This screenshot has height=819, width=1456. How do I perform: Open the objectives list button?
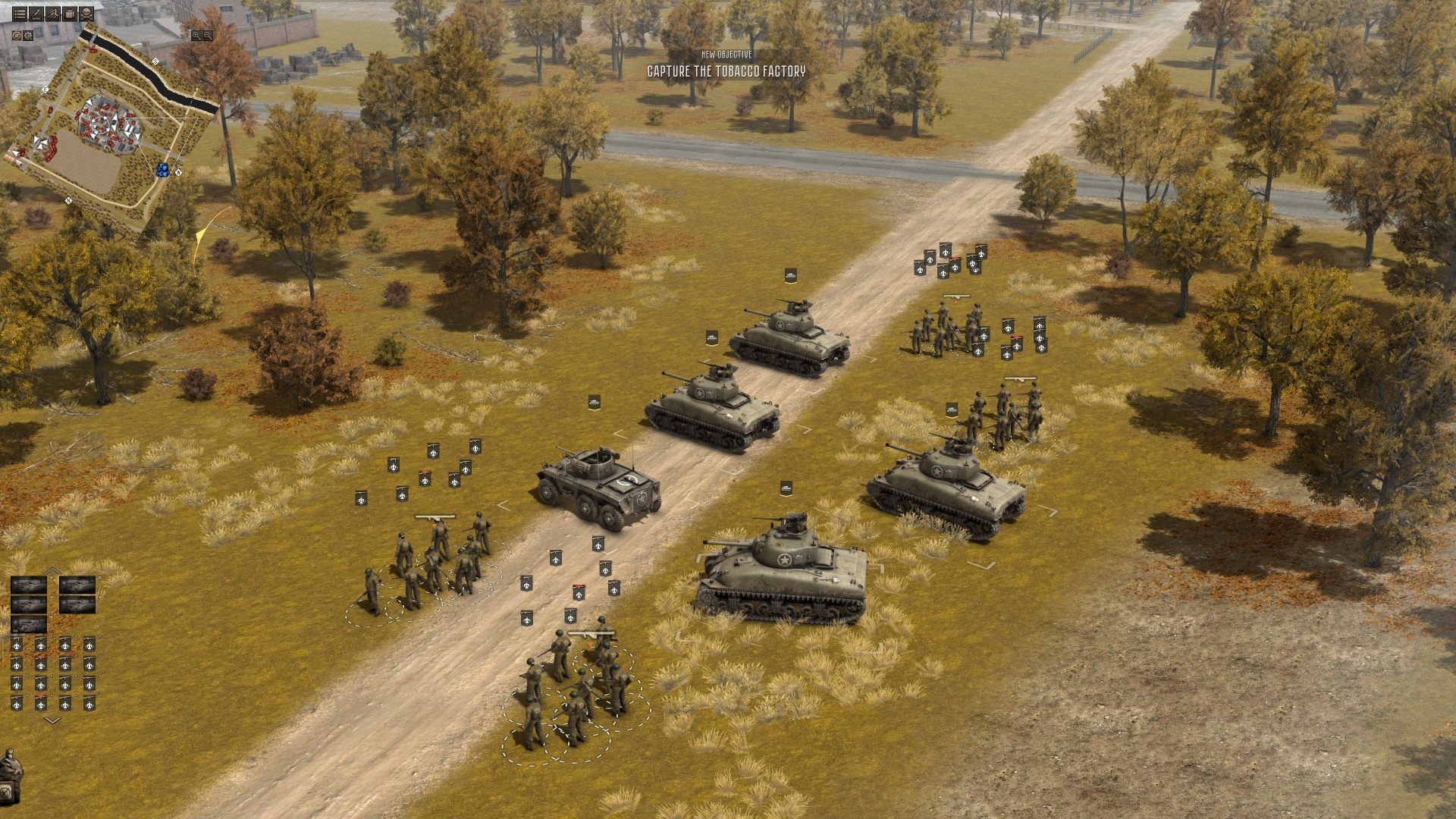point(20,14)
